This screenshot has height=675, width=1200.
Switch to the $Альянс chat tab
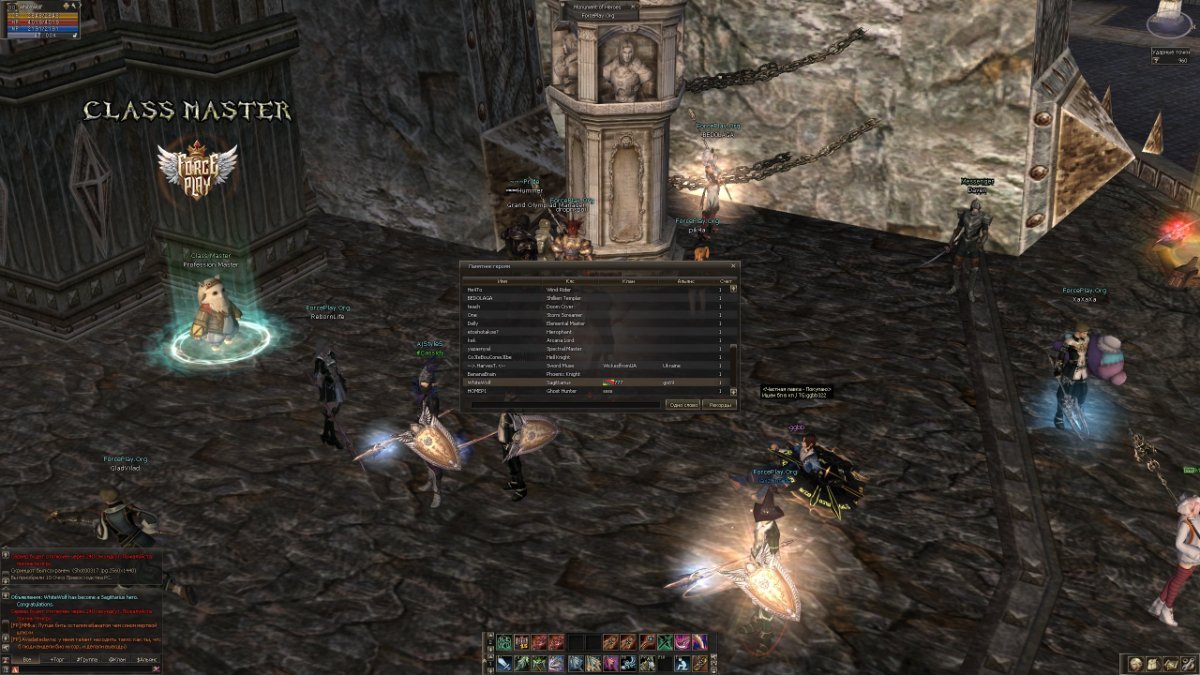point(147,660)
